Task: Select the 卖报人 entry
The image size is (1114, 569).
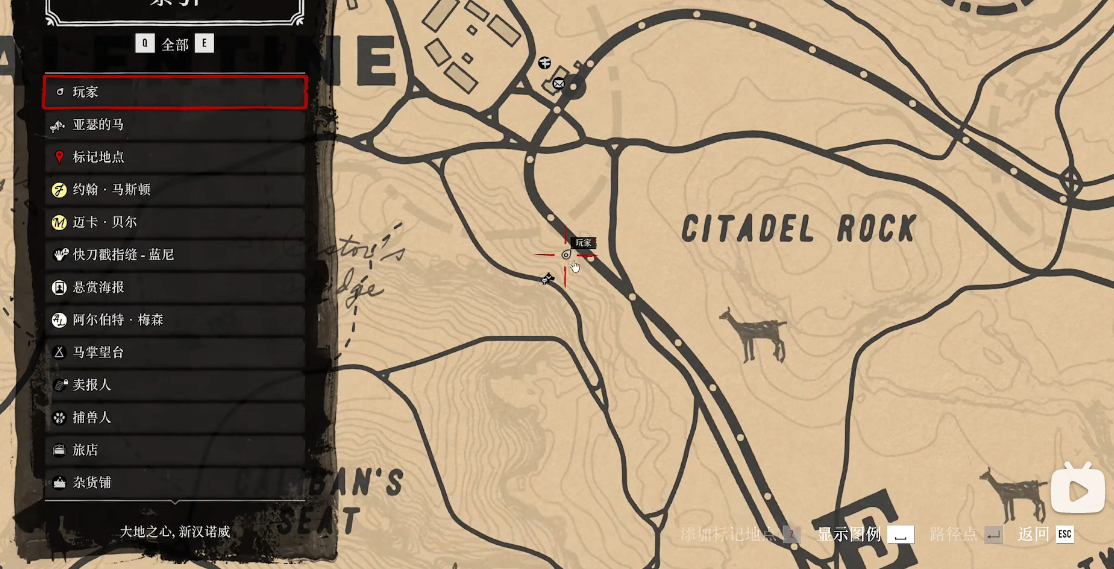Action: (175, 385)
